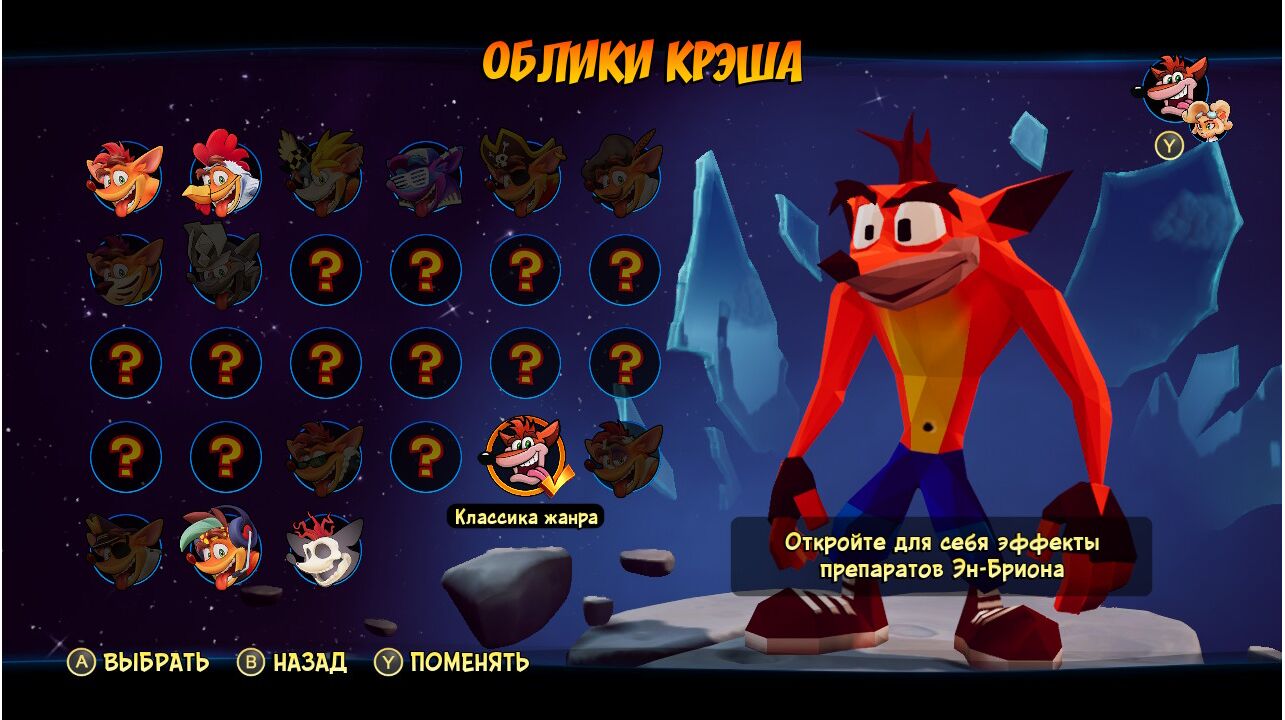The image size is (1285, 720).
Task: Choose the white skull mask skin
Action: [x=325, y=549]
